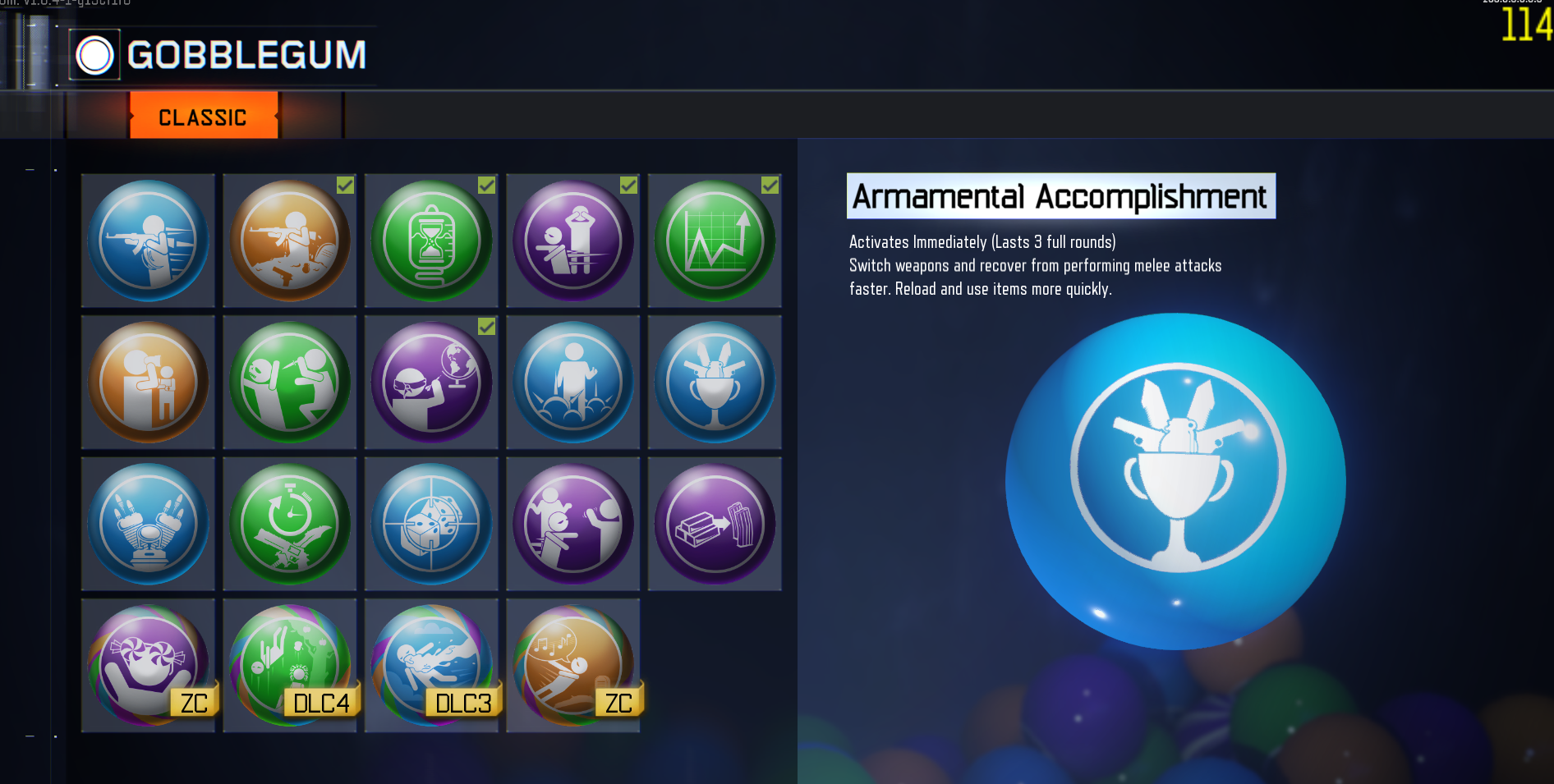Image resolution: width=1554 pixels, height=784 pixels.
Task: Pick the green hourglass gobblegum
Action: (x=431, y=241)
